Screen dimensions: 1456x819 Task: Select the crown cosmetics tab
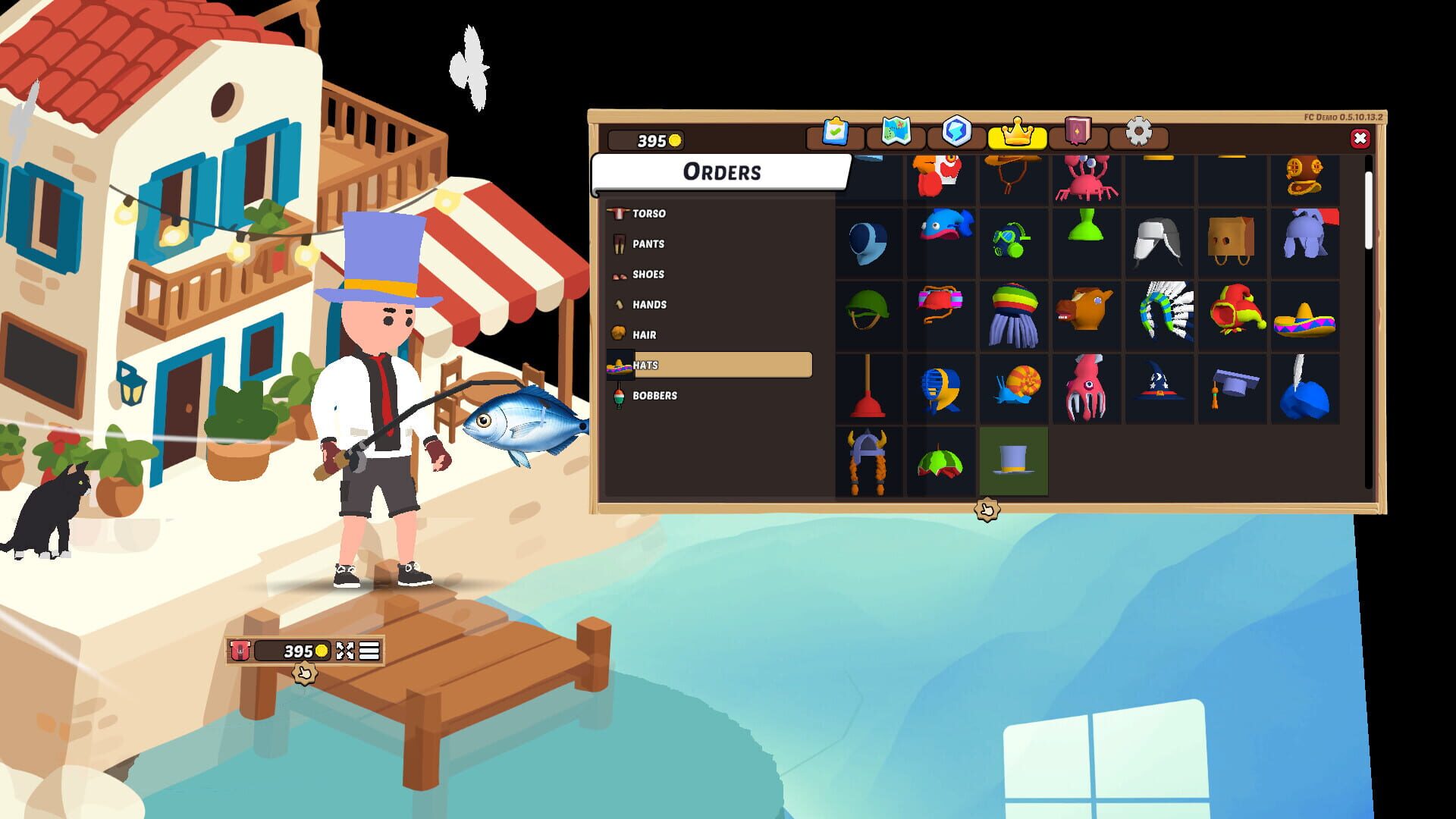pos(1018,133)
